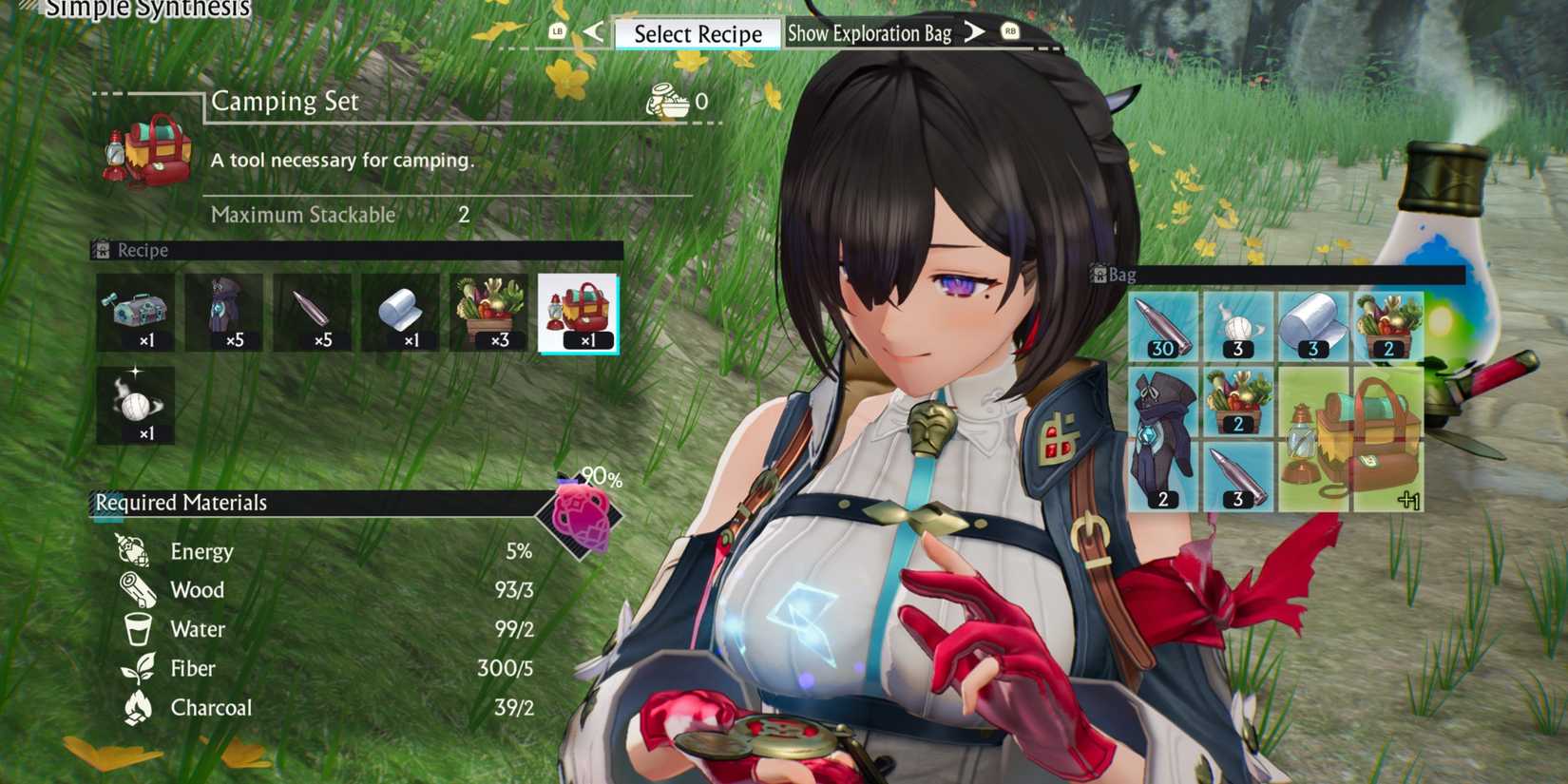
Task: Click the right arrow after Show Exploration Bag
Action: click(973, 32)
